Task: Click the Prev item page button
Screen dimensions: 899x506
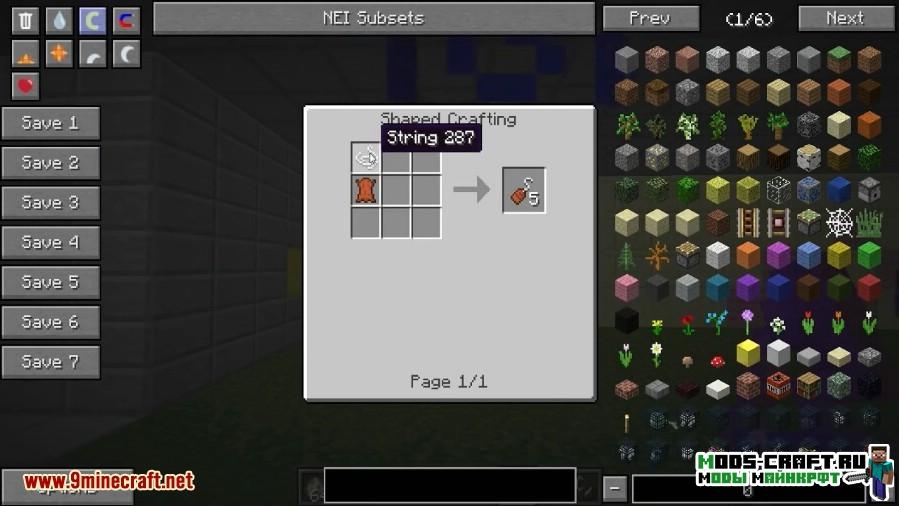Action: coord(649,18)
